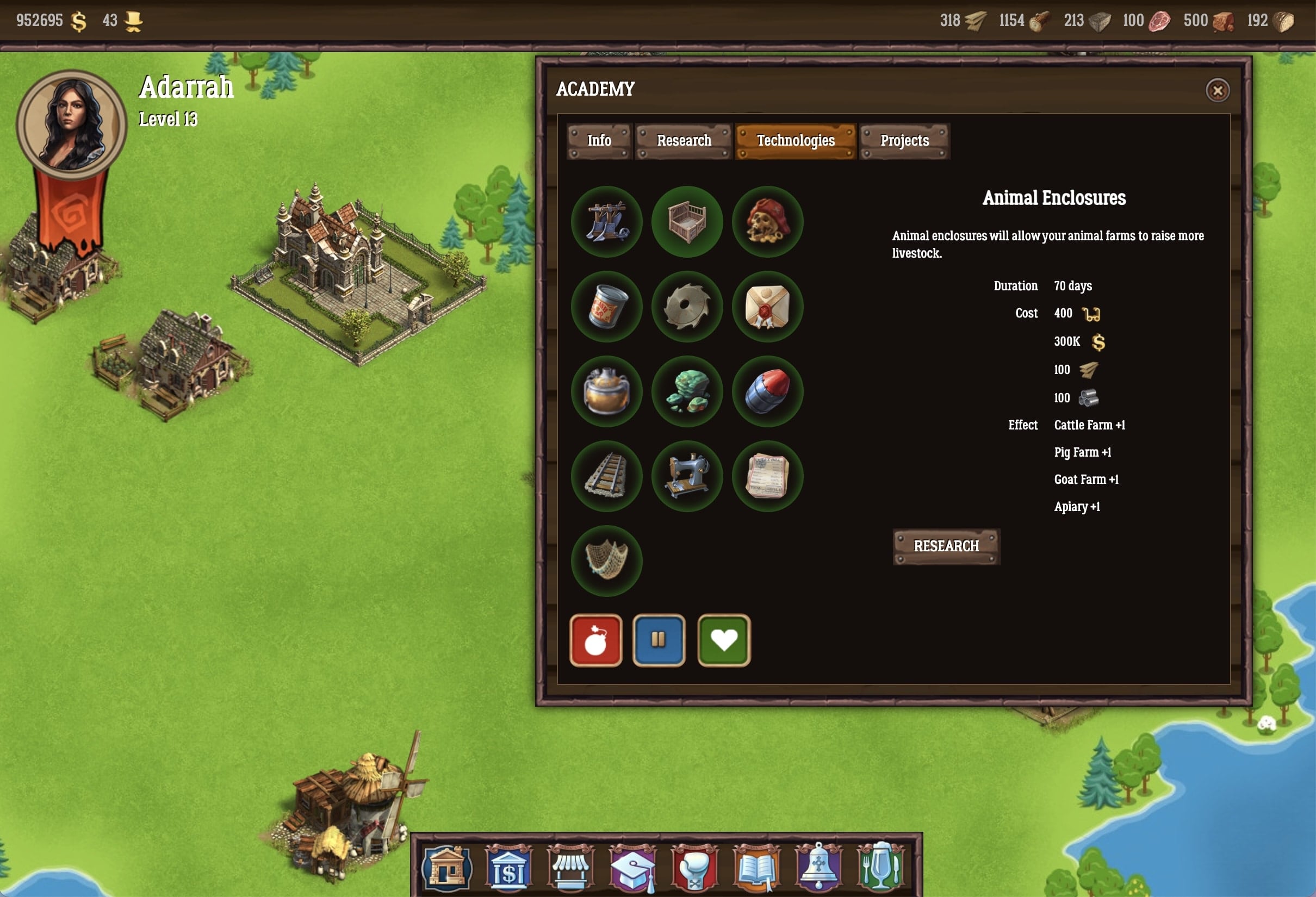This screenshot has width=1316, height=897.
Task: Close the Academy window
Action: [x=1217, y=91]
